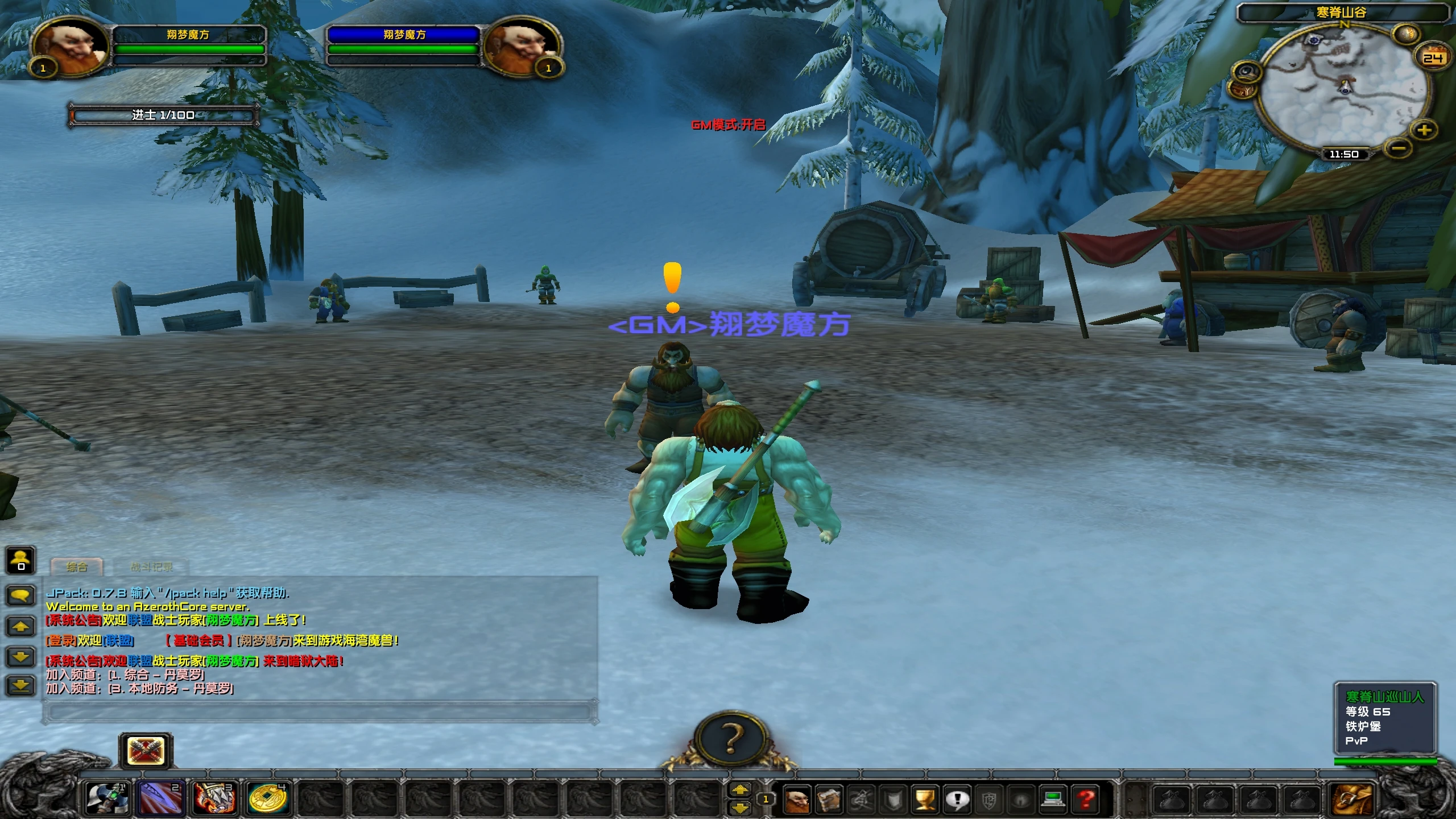Open the quest log speech bubble button
Screen dimensions: 1456x819
(x=957, y=800)
